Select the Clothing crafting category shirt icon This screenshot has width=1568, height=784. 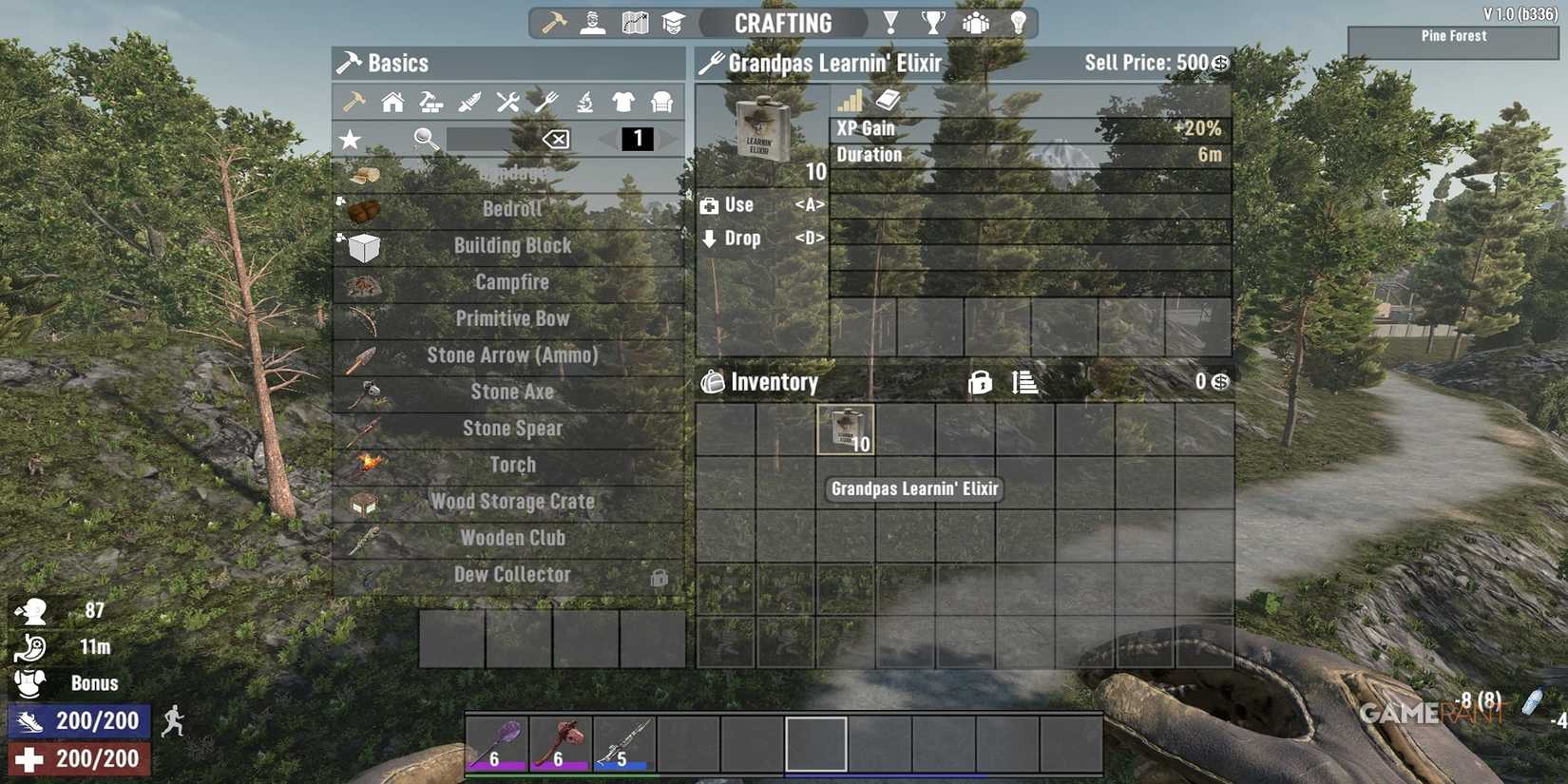coord(622,102)
